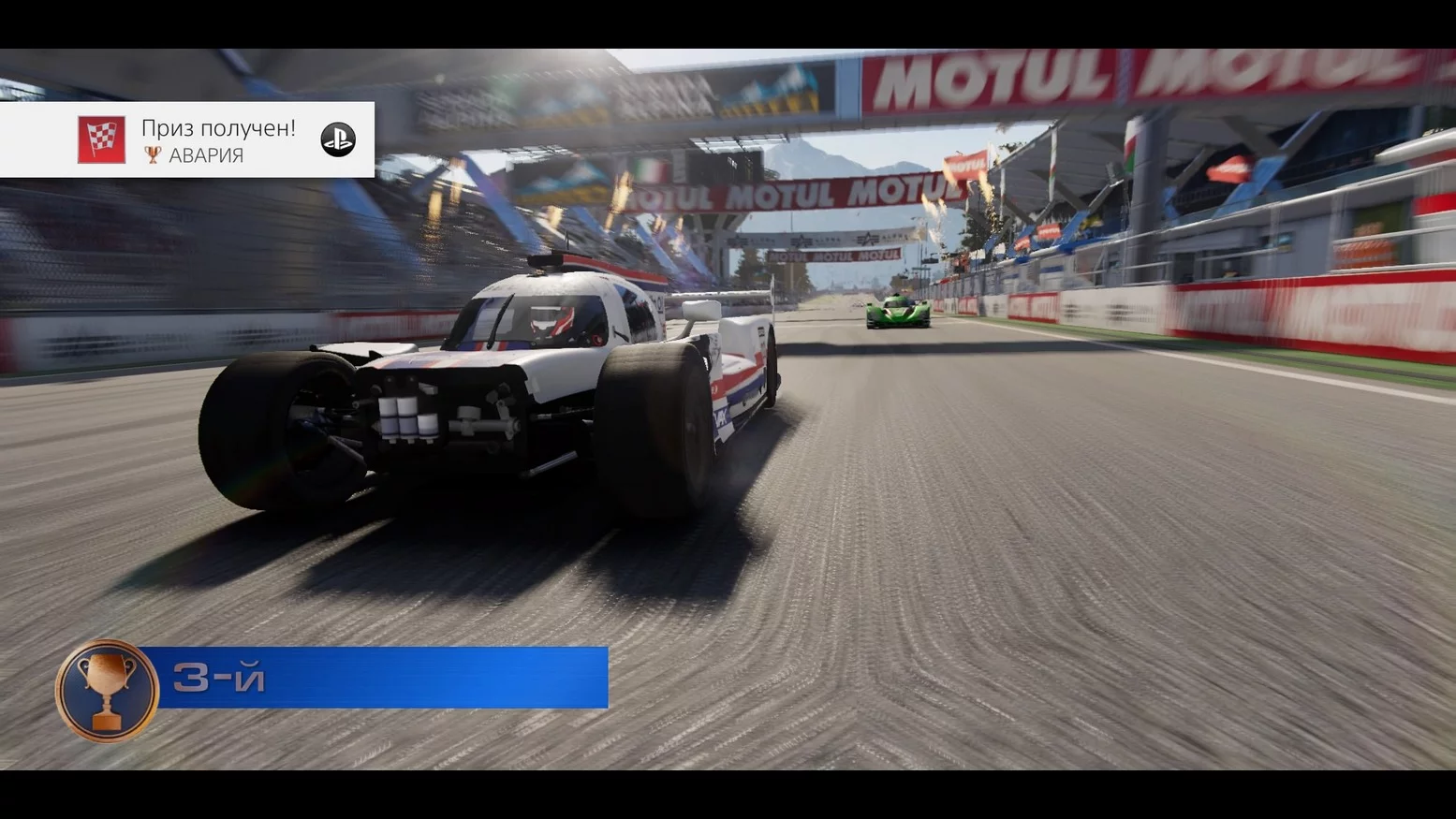Select the bronze trophy cup medallion

coord(107,691)
